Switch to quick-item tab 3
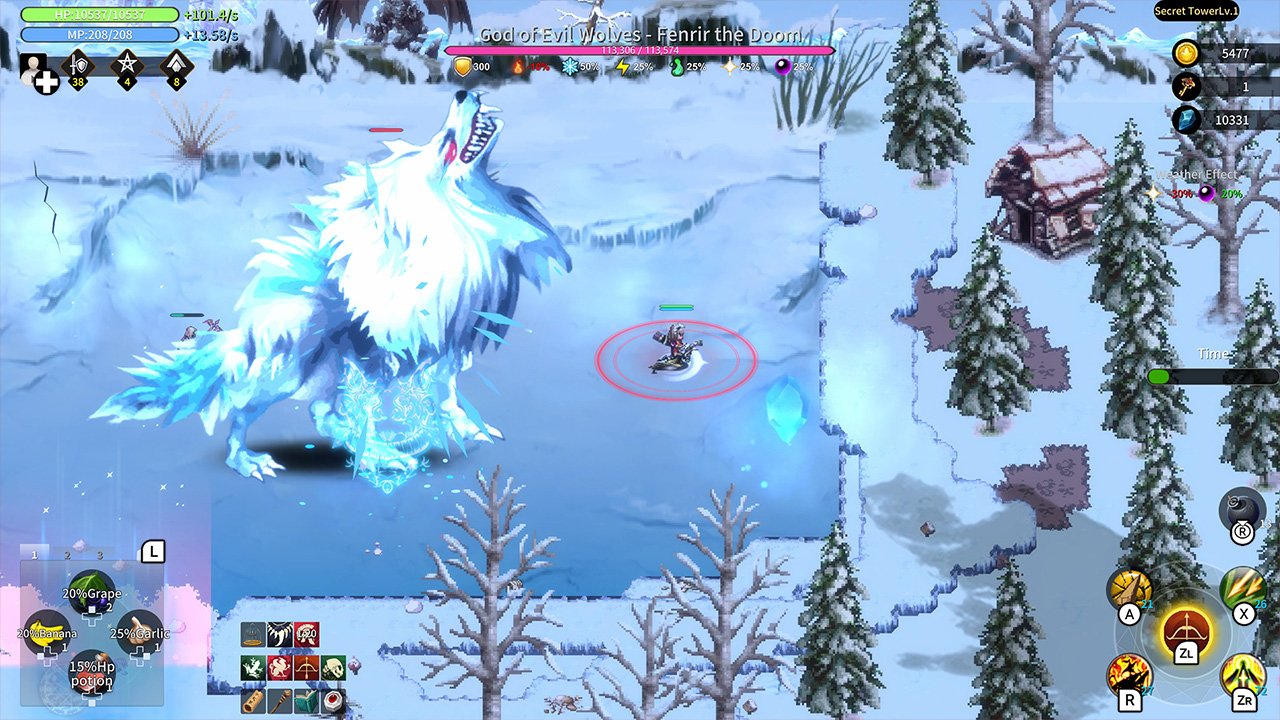 [100, 554]
